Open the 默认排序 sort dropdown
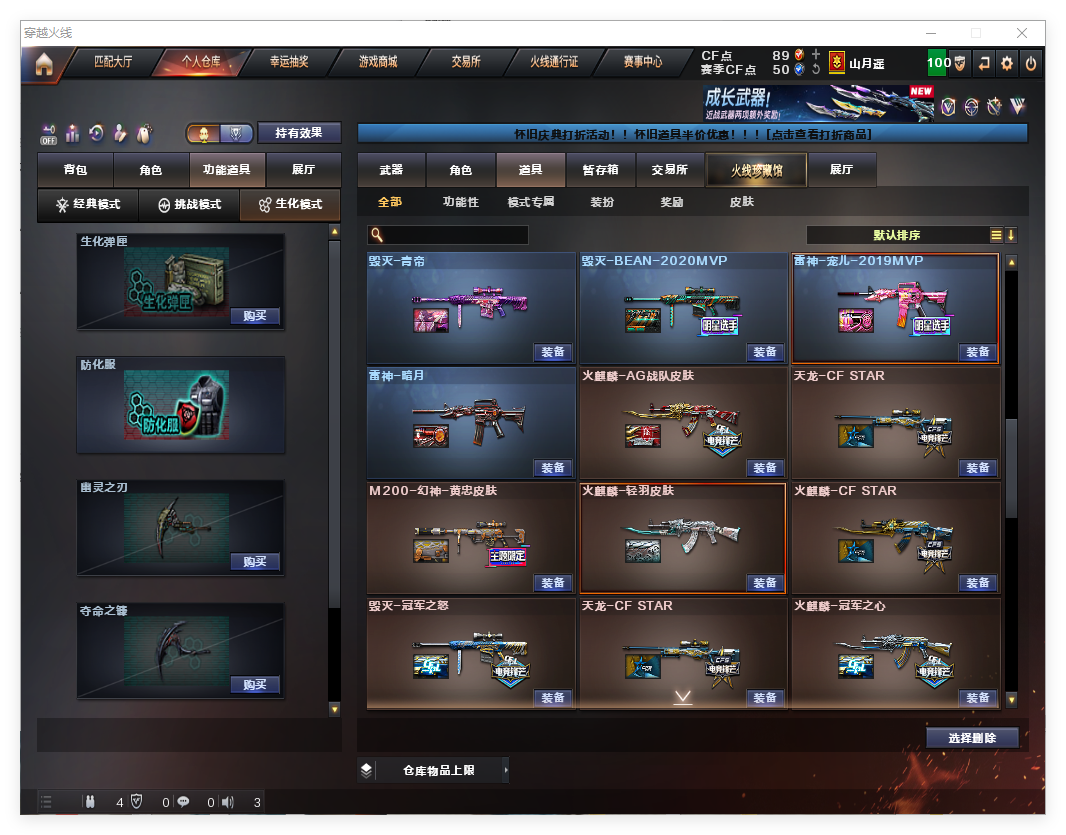 [x=896, y=235]
